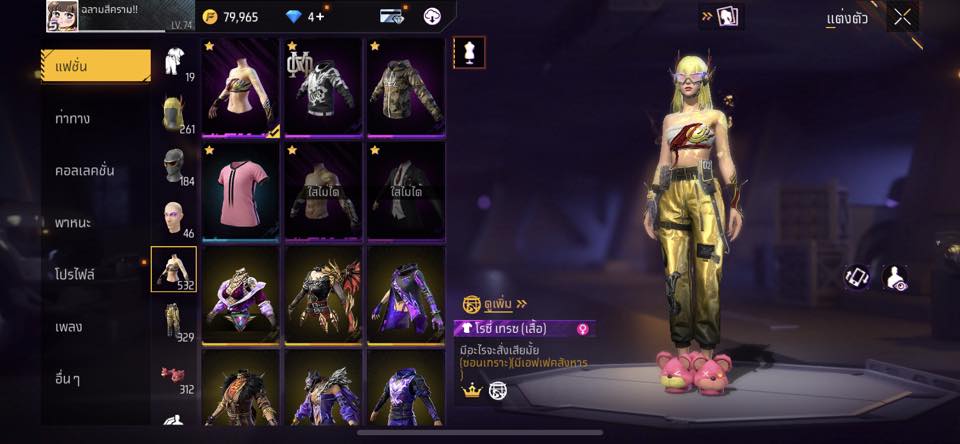The width and height of the screenshot is (960, 444).
Task: Toggle the character view eye icon
Action: (x=898, y=279)
